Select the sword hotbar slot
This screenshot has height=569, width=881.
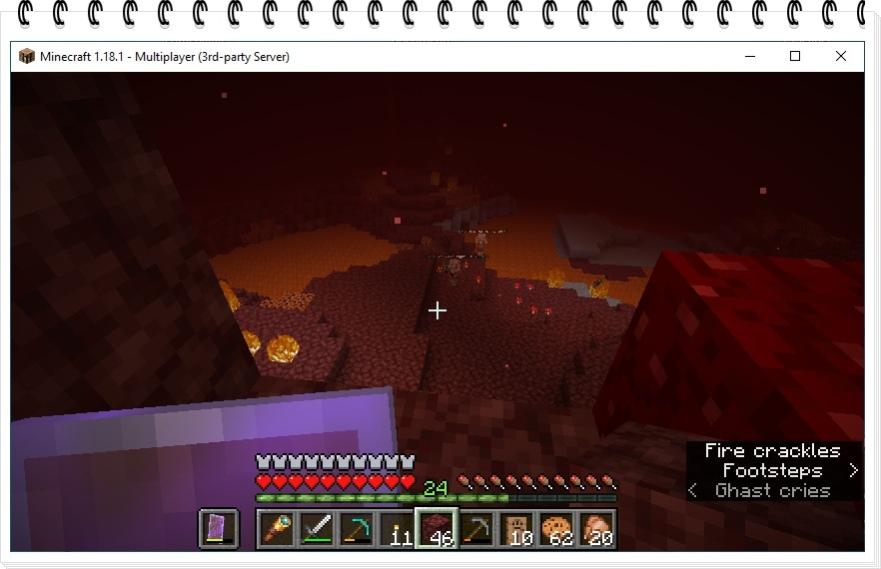click(x=317, y=528)
